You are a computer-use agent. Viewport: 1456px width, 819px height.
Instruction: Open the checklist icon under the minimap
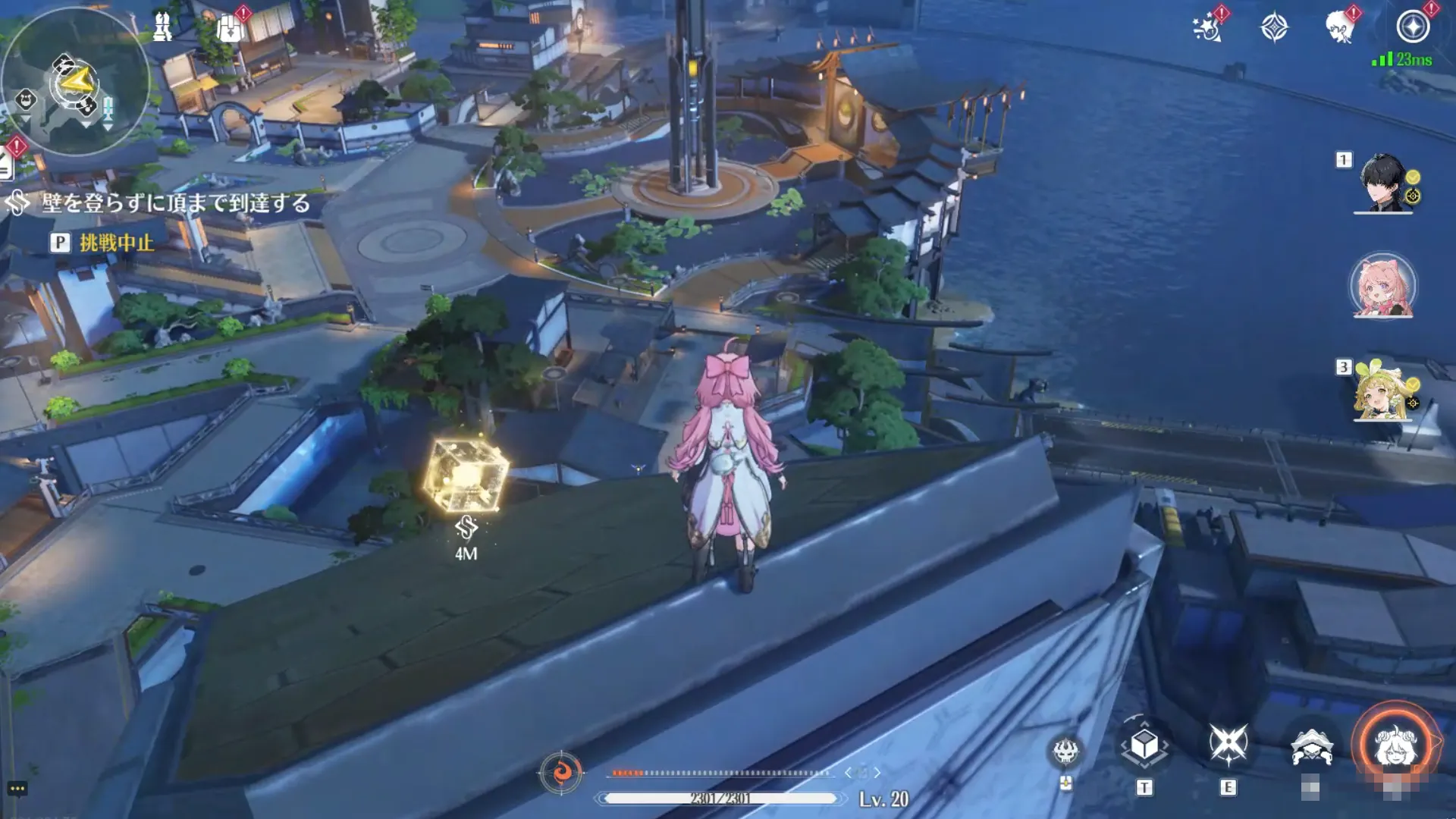pos(6,165)
